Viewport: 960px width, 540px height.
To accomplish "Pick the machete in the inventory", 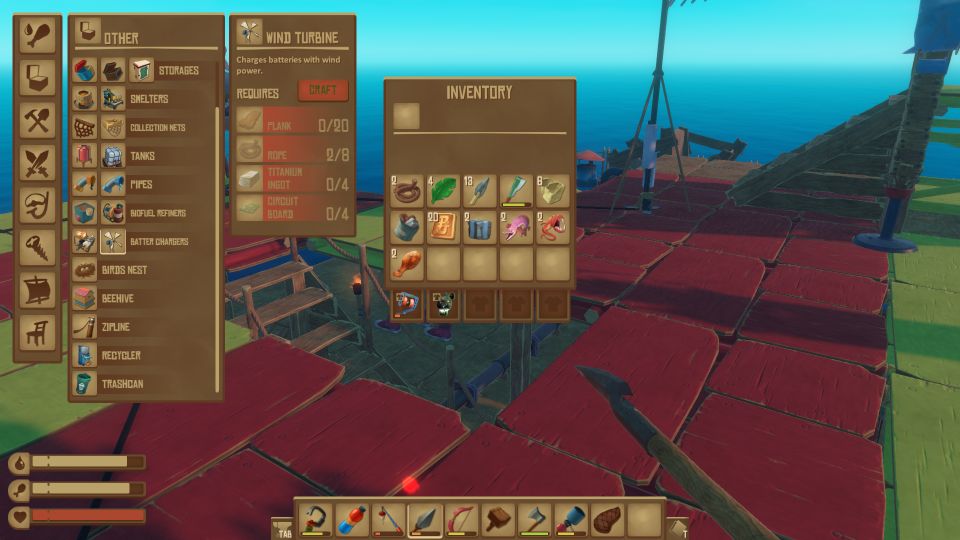I will coord(516,191).
